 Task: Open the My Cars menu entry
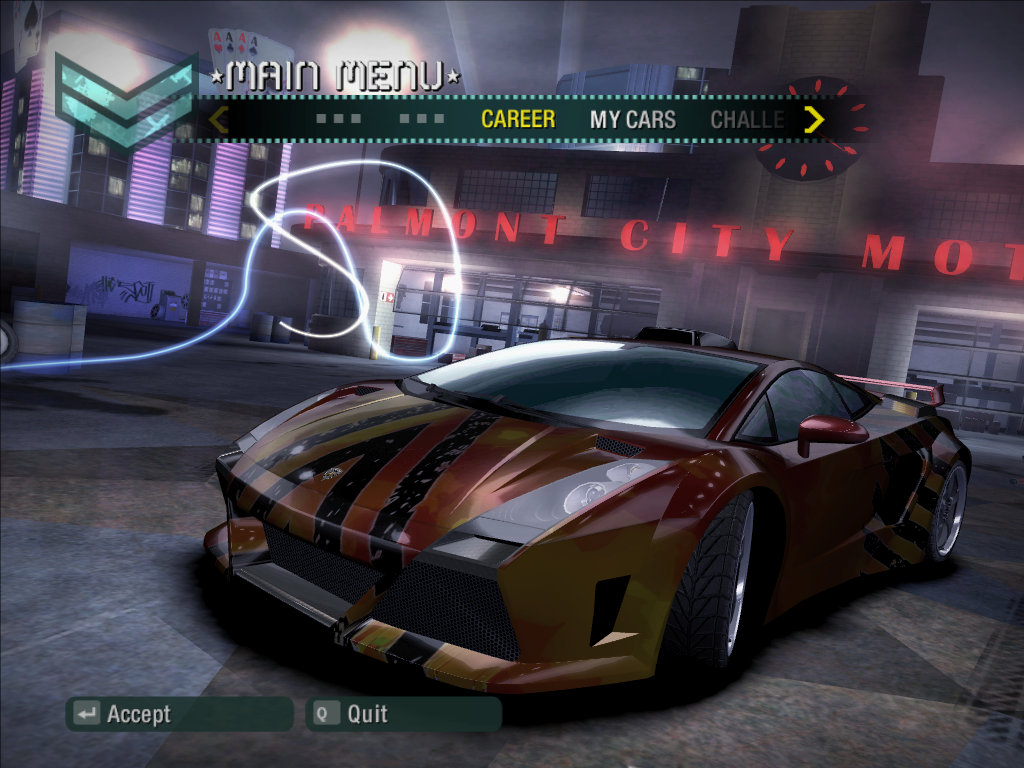tap(633, 120)
